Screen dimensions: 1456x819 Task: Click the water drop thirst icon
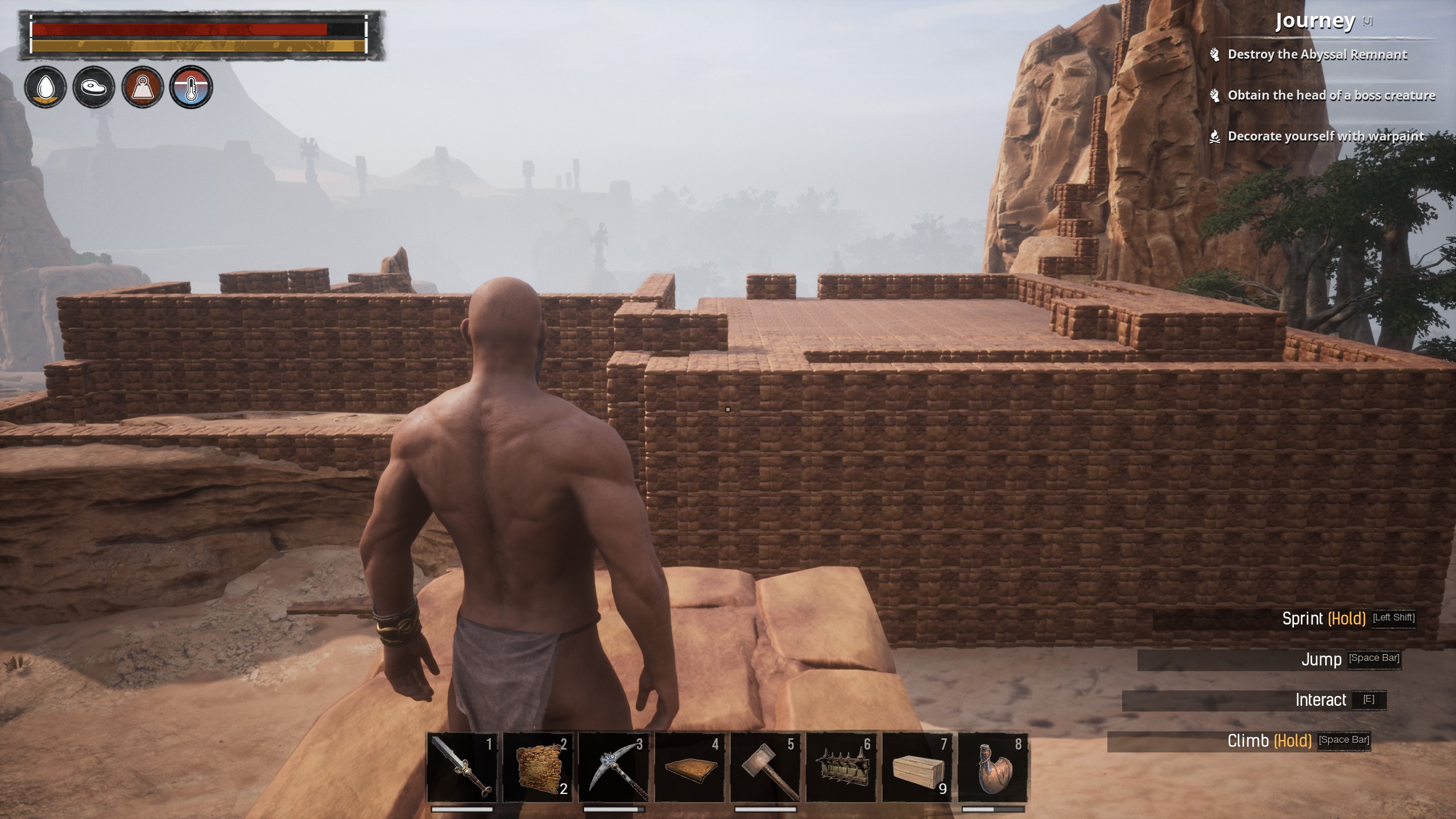[x=45, y=87]
